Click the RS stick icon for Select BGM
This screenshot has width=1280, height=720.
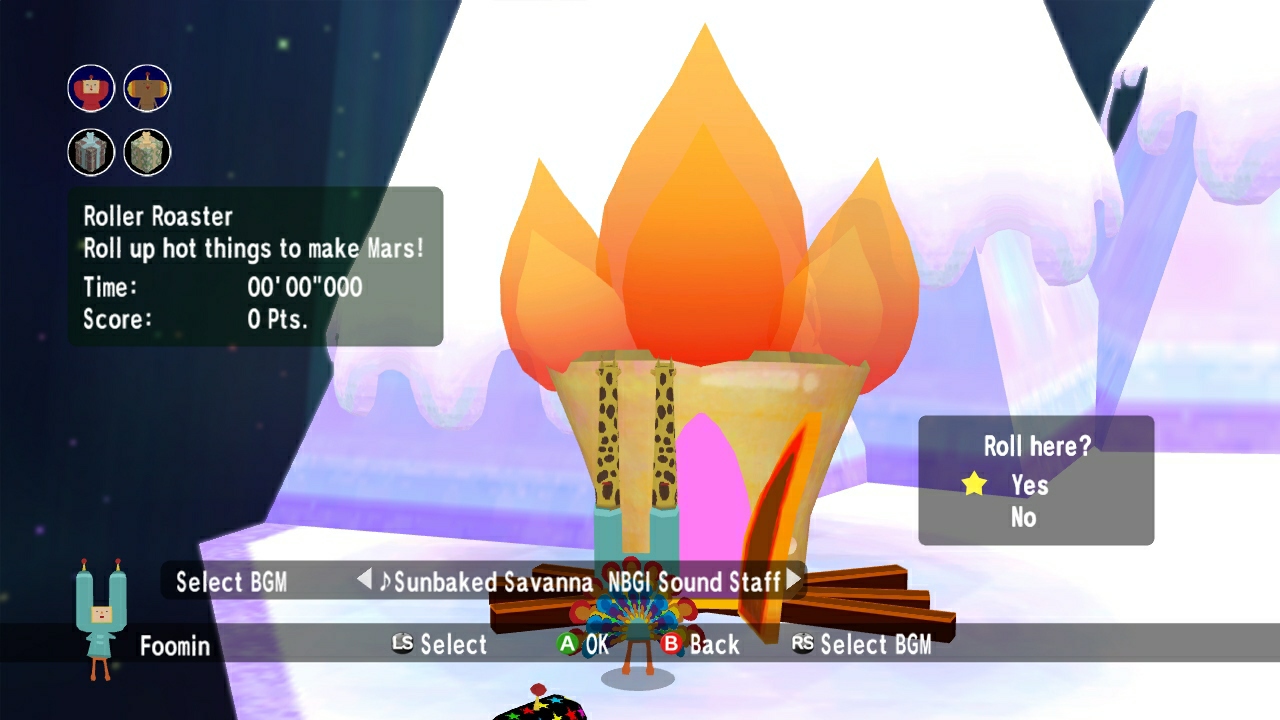tap(800, 645)
